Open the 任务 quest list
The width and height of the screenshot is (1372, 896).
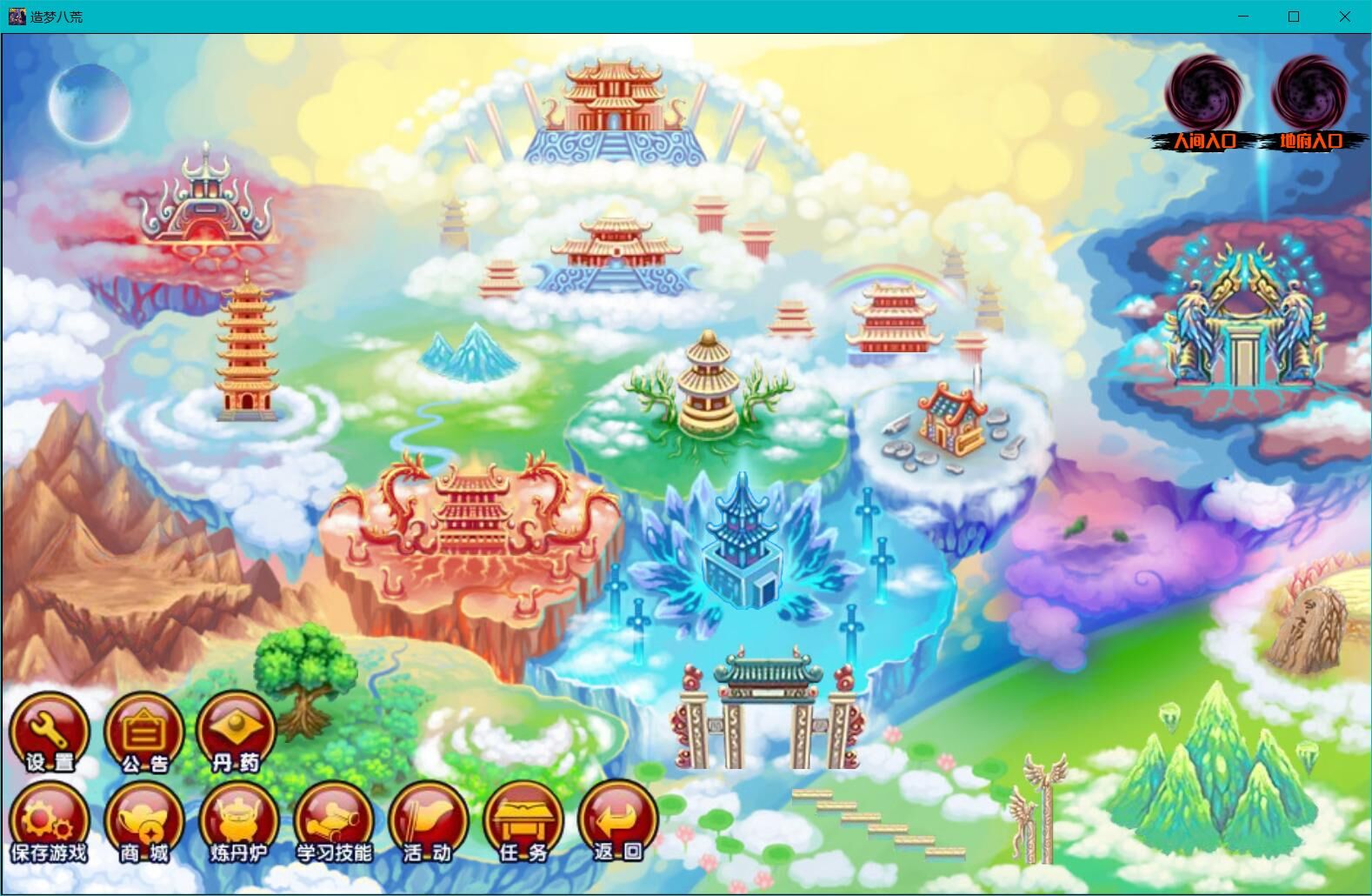click(523, 823)
